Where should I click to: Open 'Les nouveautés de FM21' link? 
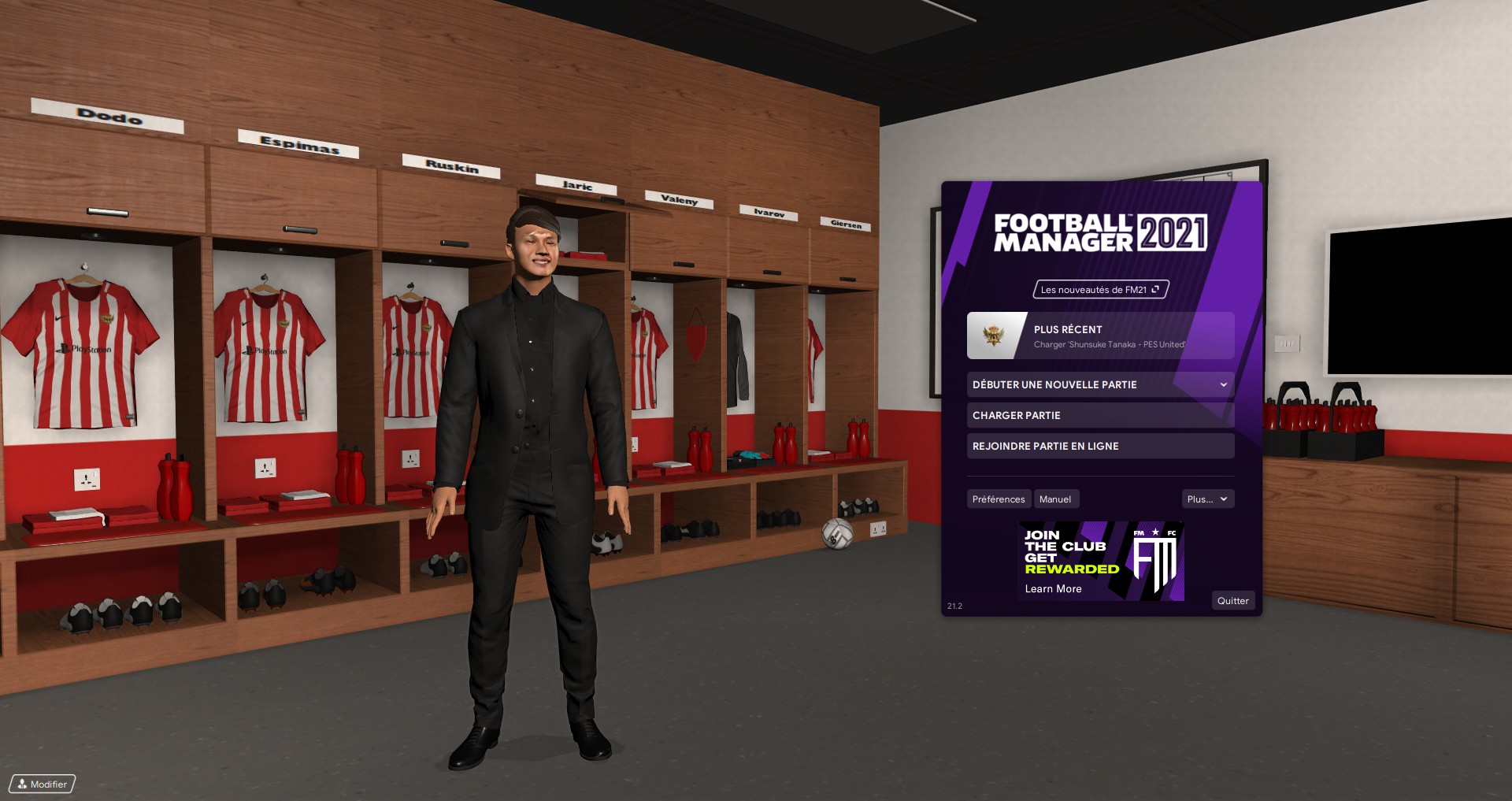tap(1100, 290)
